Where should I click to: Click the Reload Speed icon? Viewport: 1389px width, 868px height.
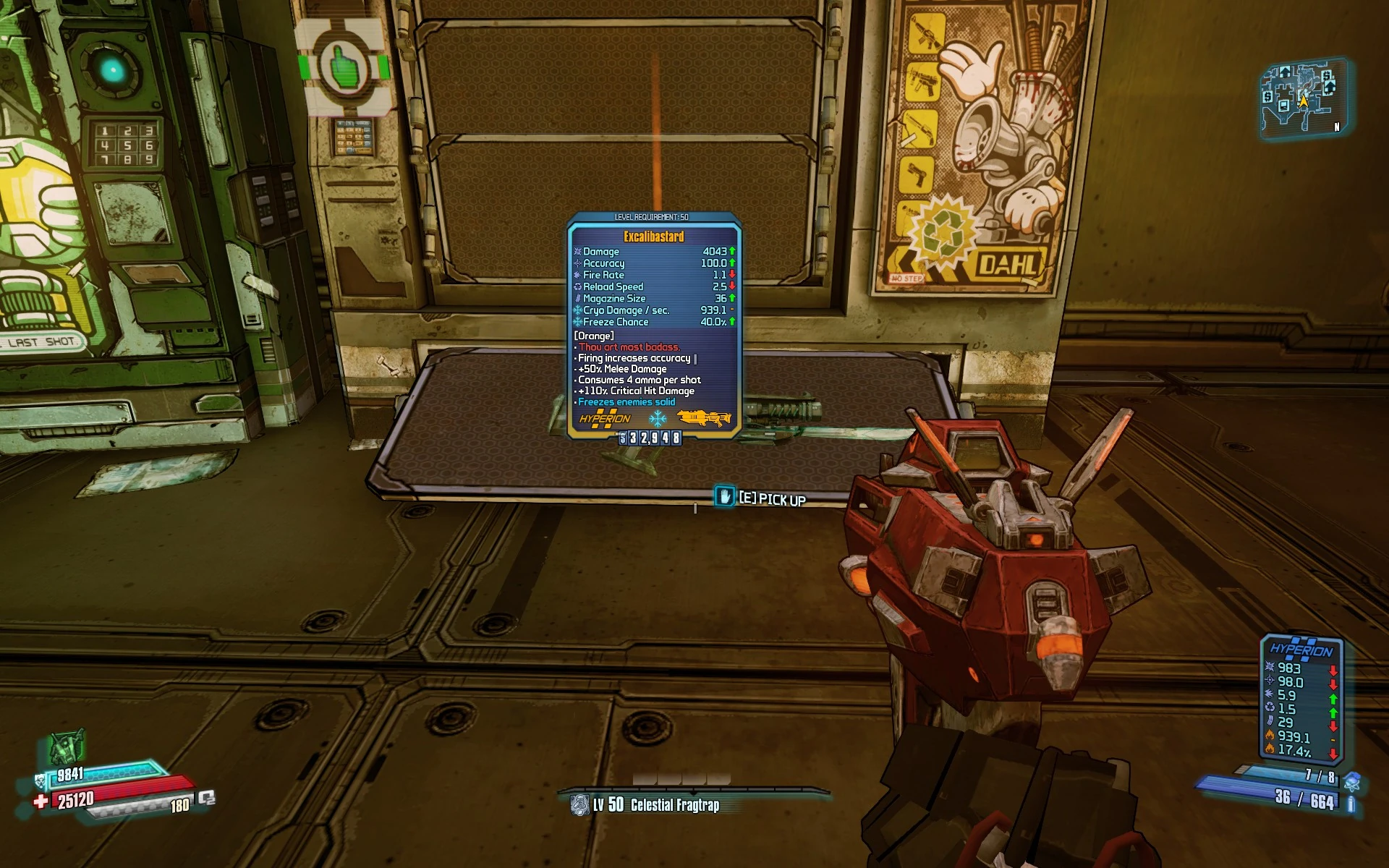pyautogui.click(x=577, y=286)
